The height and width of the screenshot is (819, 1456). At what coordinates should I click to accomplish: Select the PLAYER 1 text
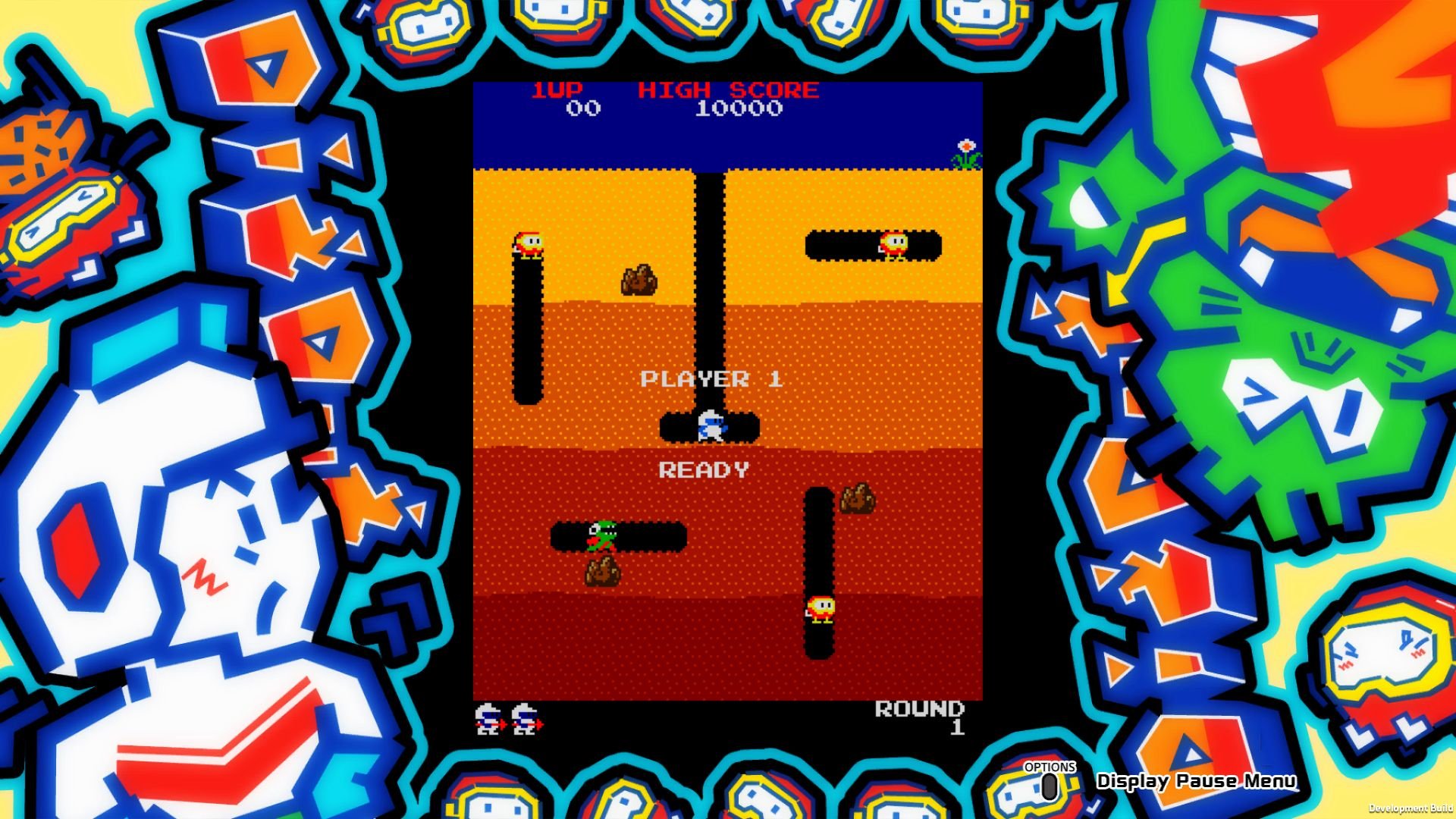click(x=713, y=379)
